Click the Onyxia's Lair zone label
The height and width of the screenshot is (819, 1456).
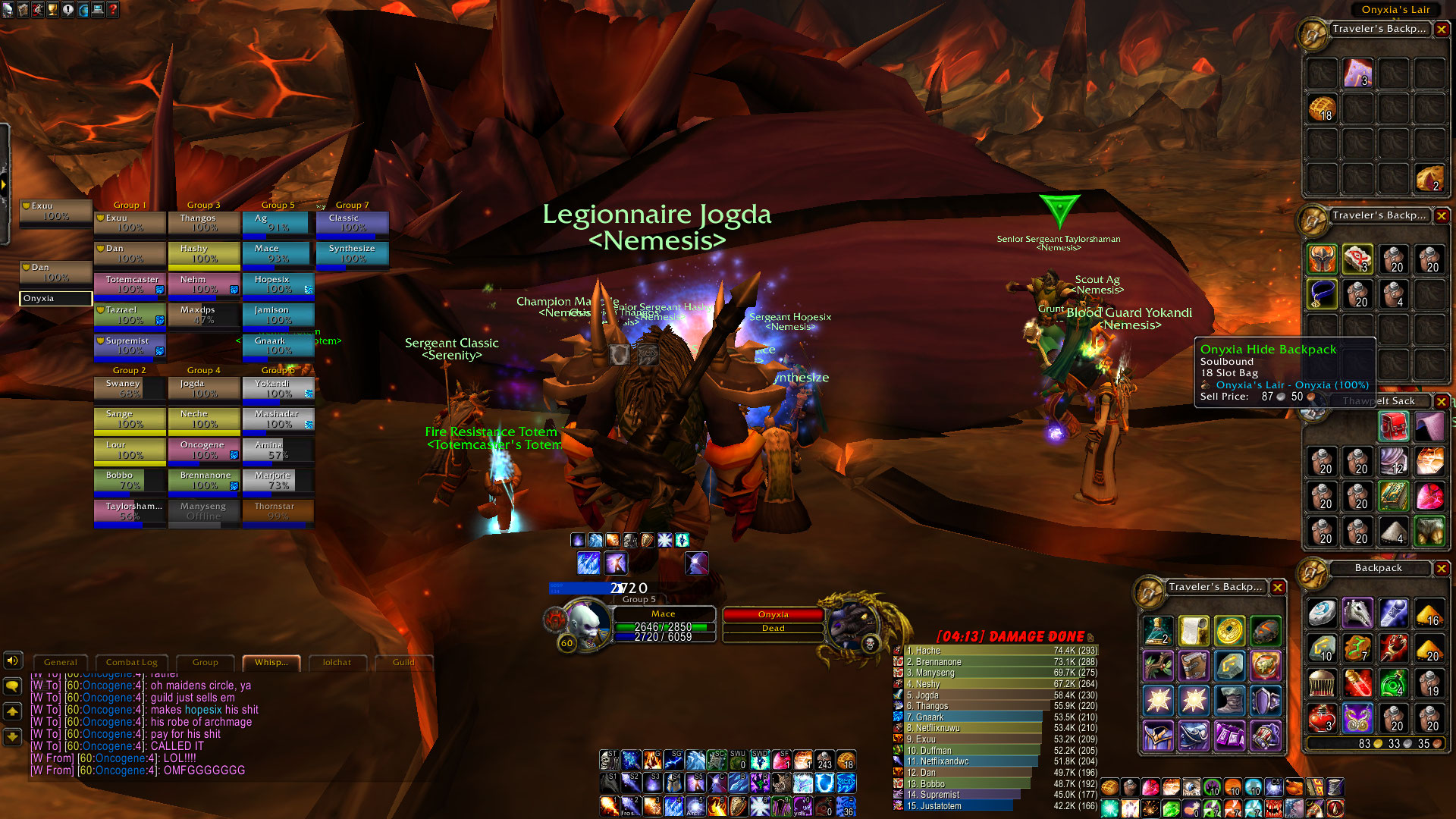click(1395, 10)
